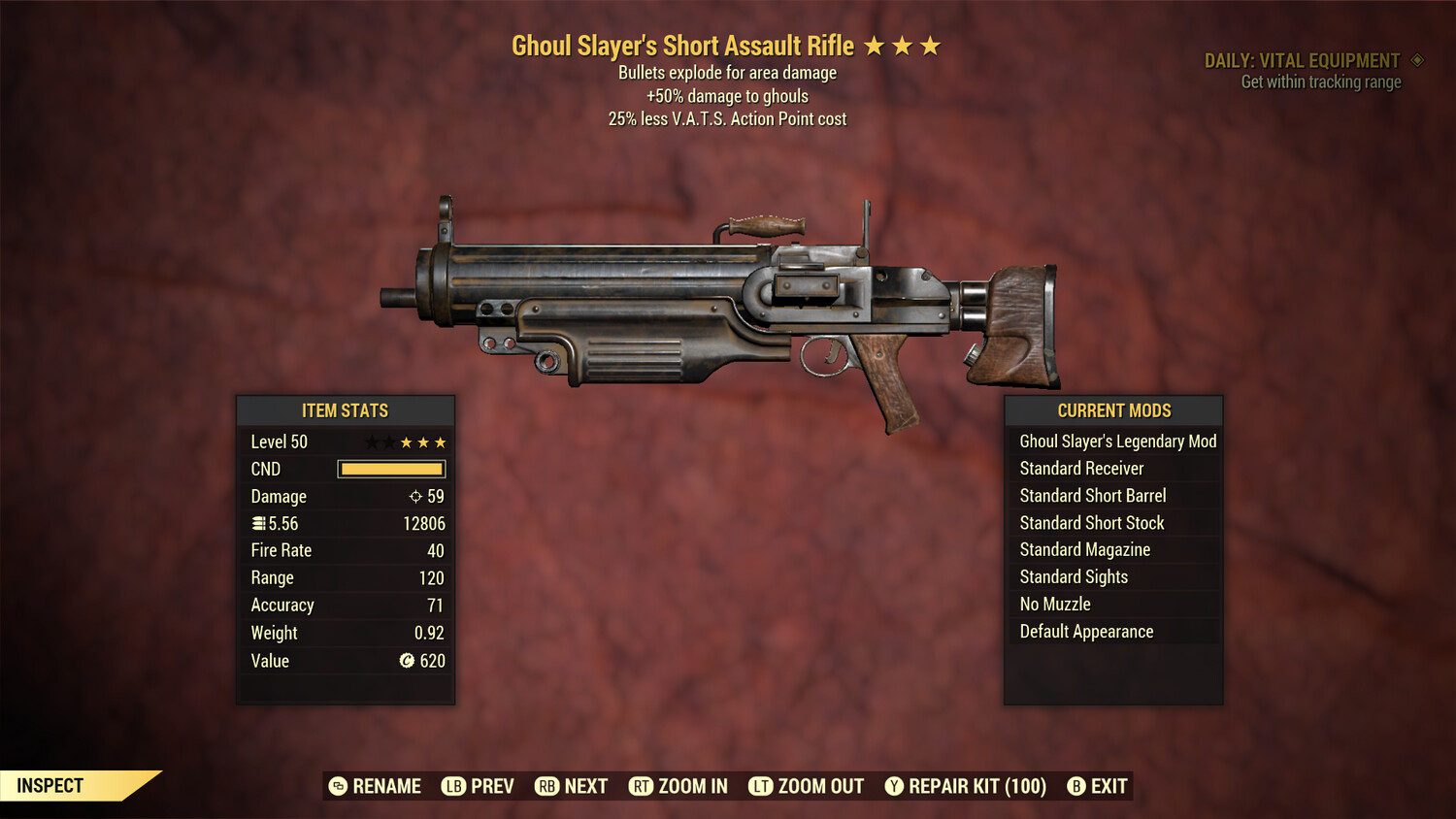Click the LT button icon for Zoom Out
1456x819 pixels.
(x=762, y=786)
